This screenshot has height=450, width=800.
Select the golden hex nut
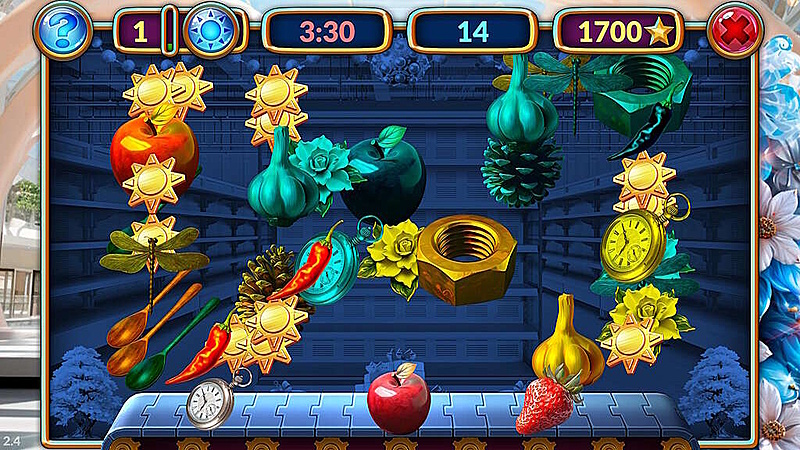(465, 259)
